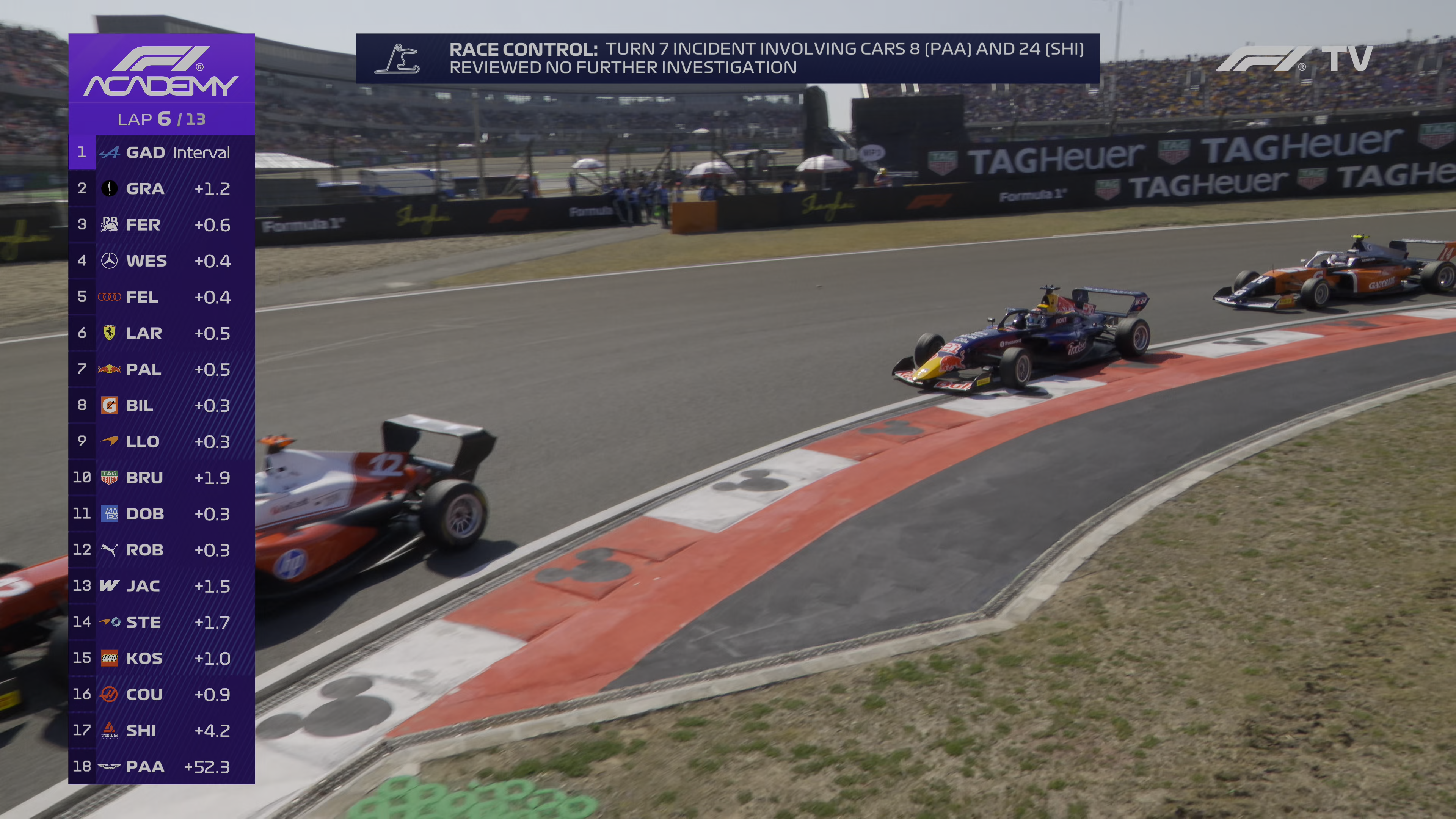1456x819 pixels.
Task: Choose the KOS row with LEGO logo
Action: point(162,659)
